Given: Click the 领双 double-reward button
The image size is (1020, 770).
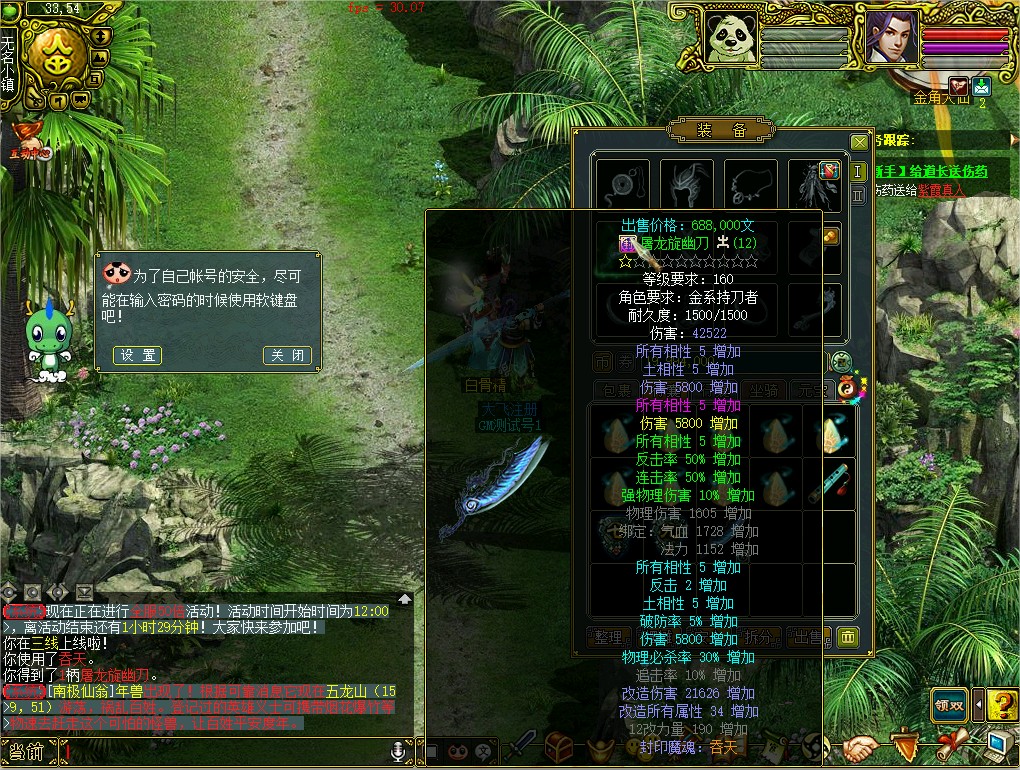Looking at the screenshot, I should (x=949, y=705).
